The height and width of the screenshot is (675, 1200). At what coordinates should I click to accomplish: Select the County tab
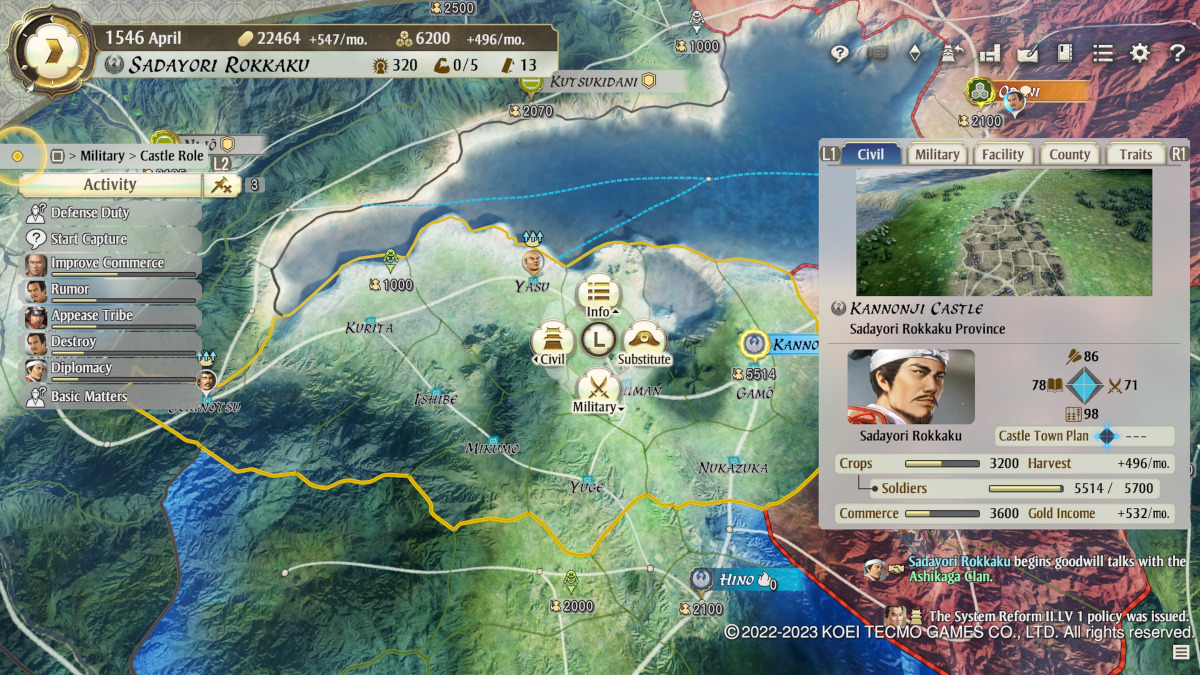tap(1069, 154)
